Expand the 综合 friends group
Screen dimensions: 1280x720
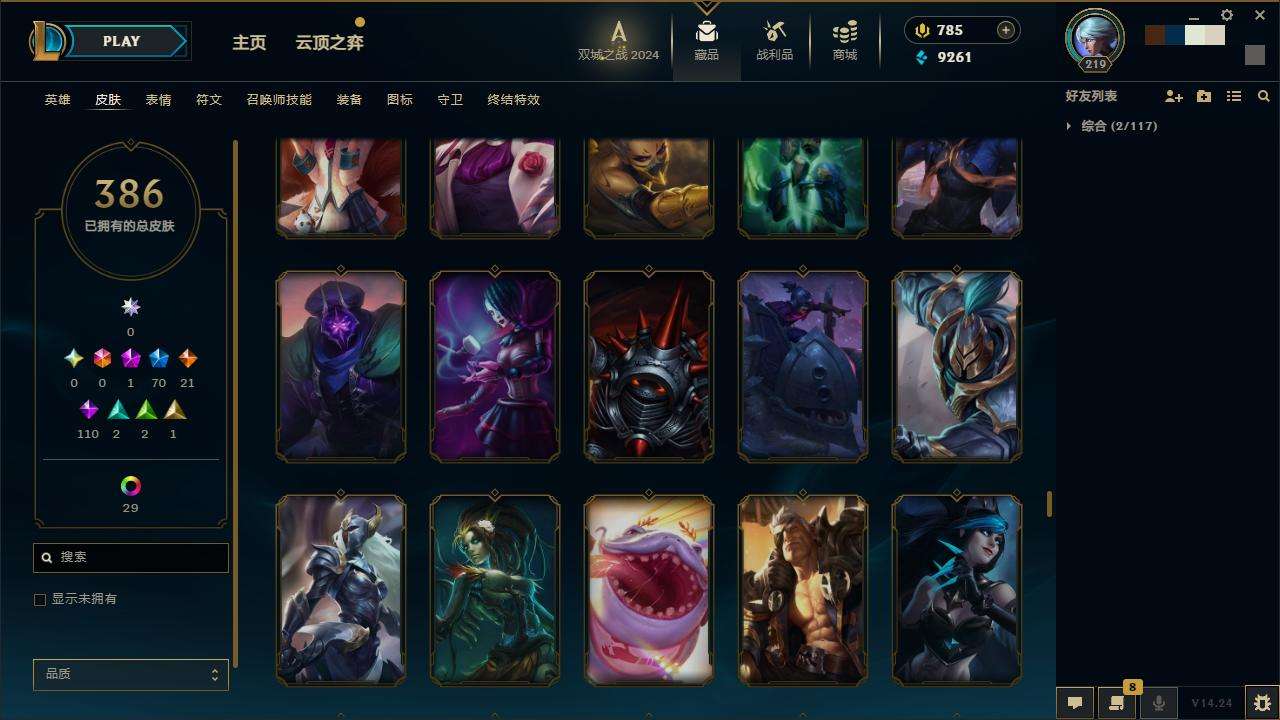pyautogui.click(x=1069, y=126)
